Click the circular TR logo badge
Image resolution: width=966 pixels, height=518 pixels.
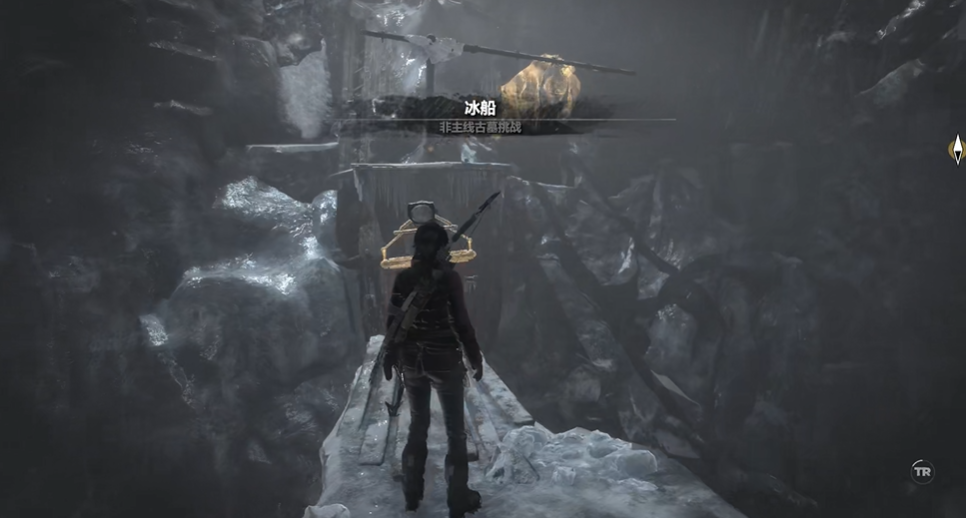(x=922, y=471)
